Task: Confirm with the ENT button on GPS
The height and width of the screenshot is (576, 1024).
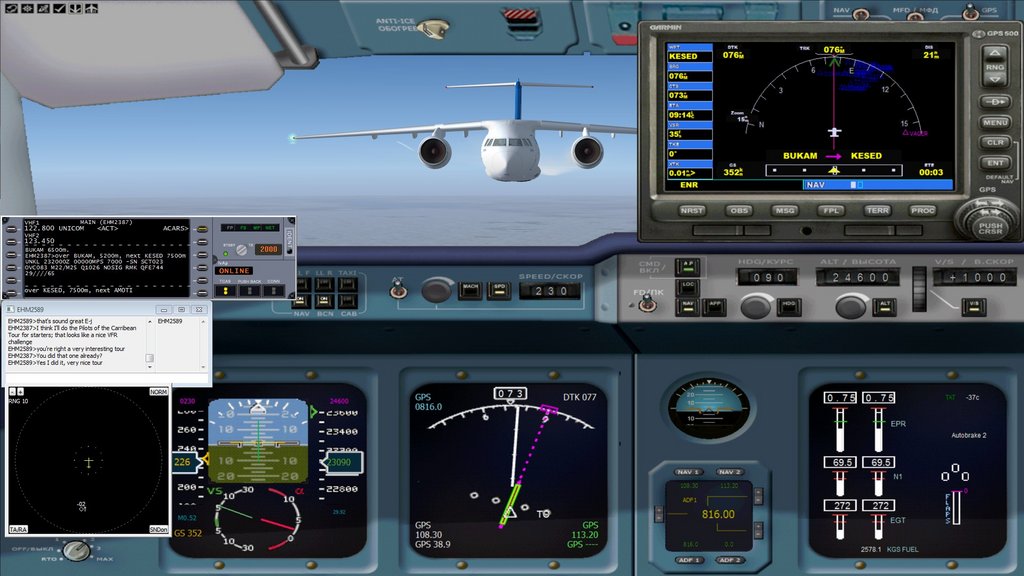Action: [994, 162]
